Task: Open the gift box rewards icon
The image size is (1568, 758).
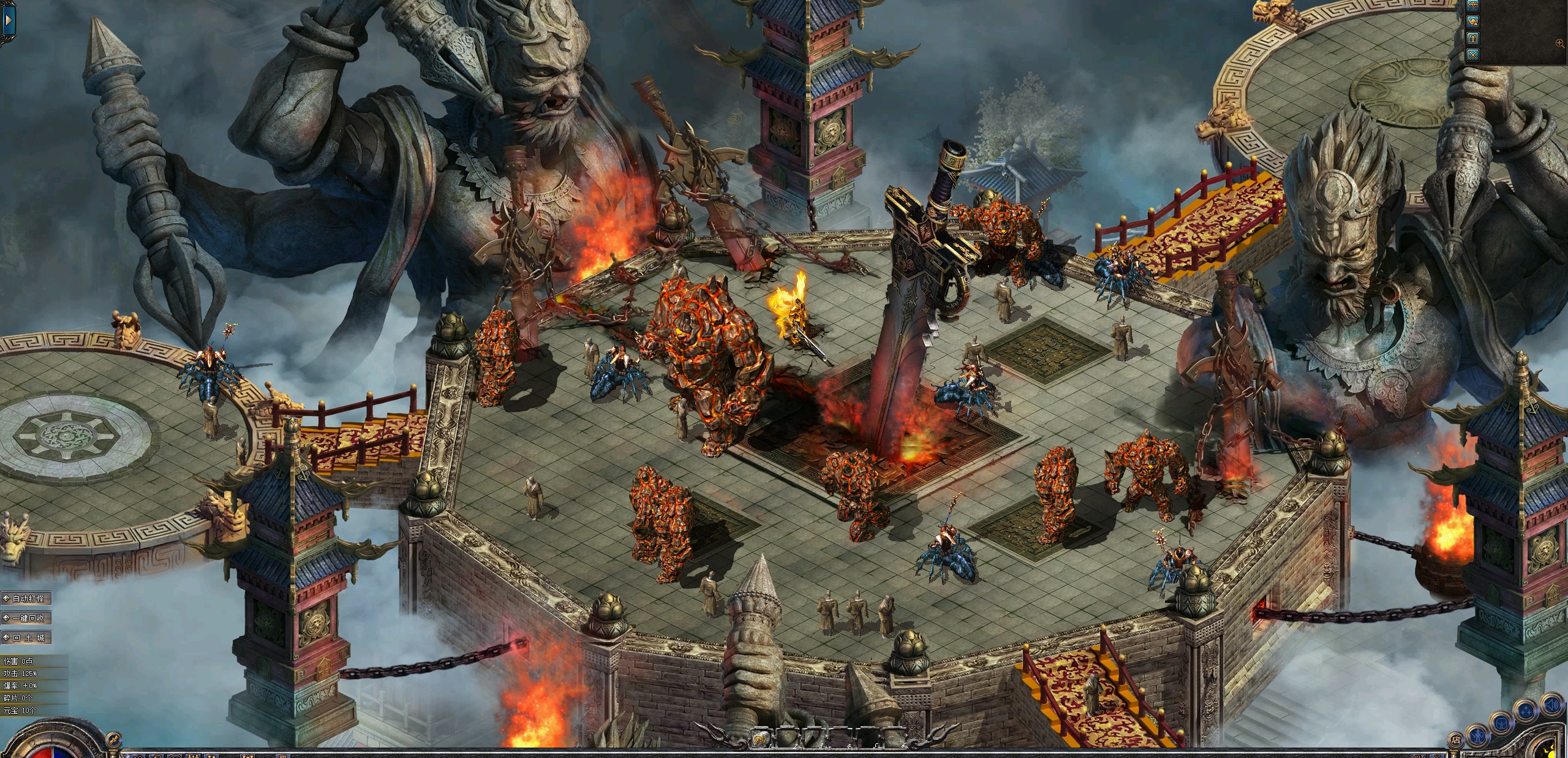Action: (1473, 38)
